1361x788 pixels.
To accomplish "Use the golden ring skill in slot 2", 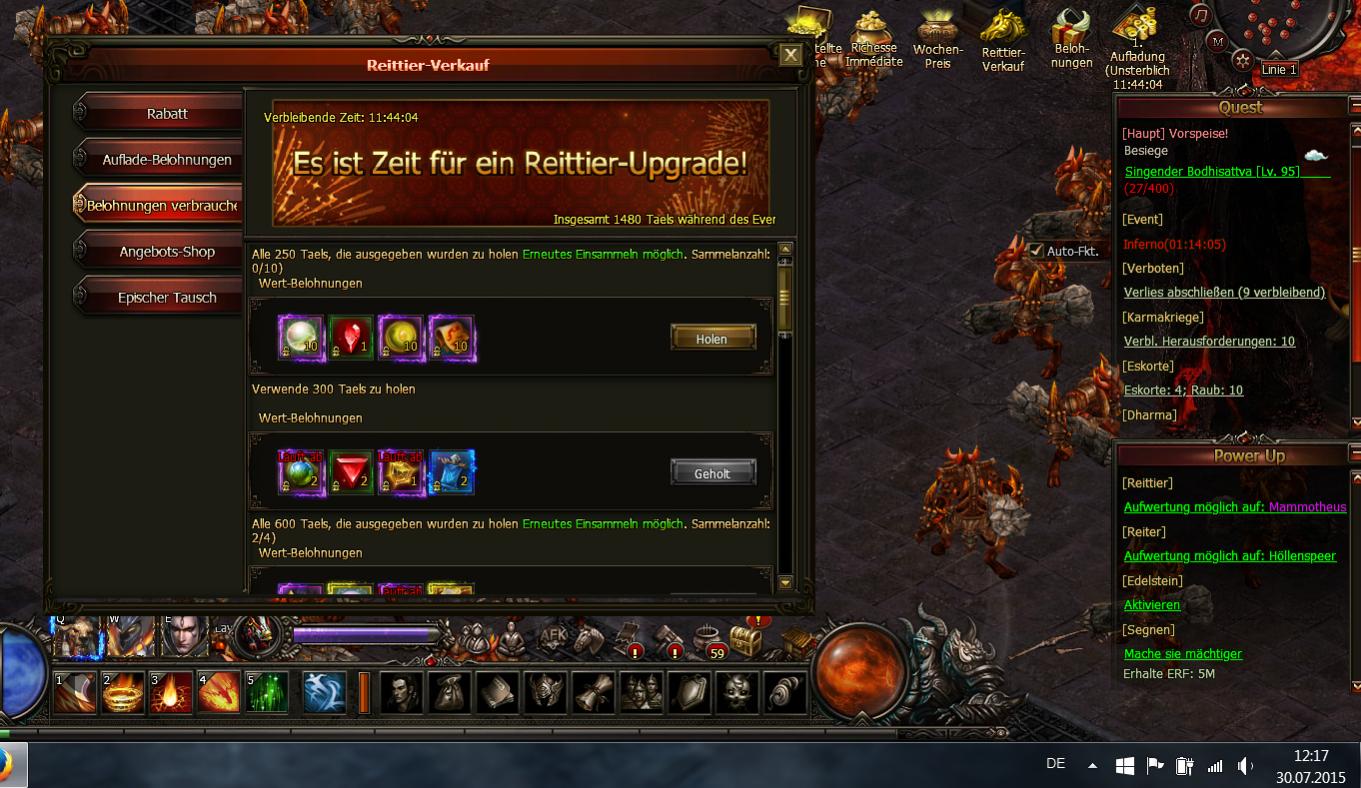I will tap(123, 693).
